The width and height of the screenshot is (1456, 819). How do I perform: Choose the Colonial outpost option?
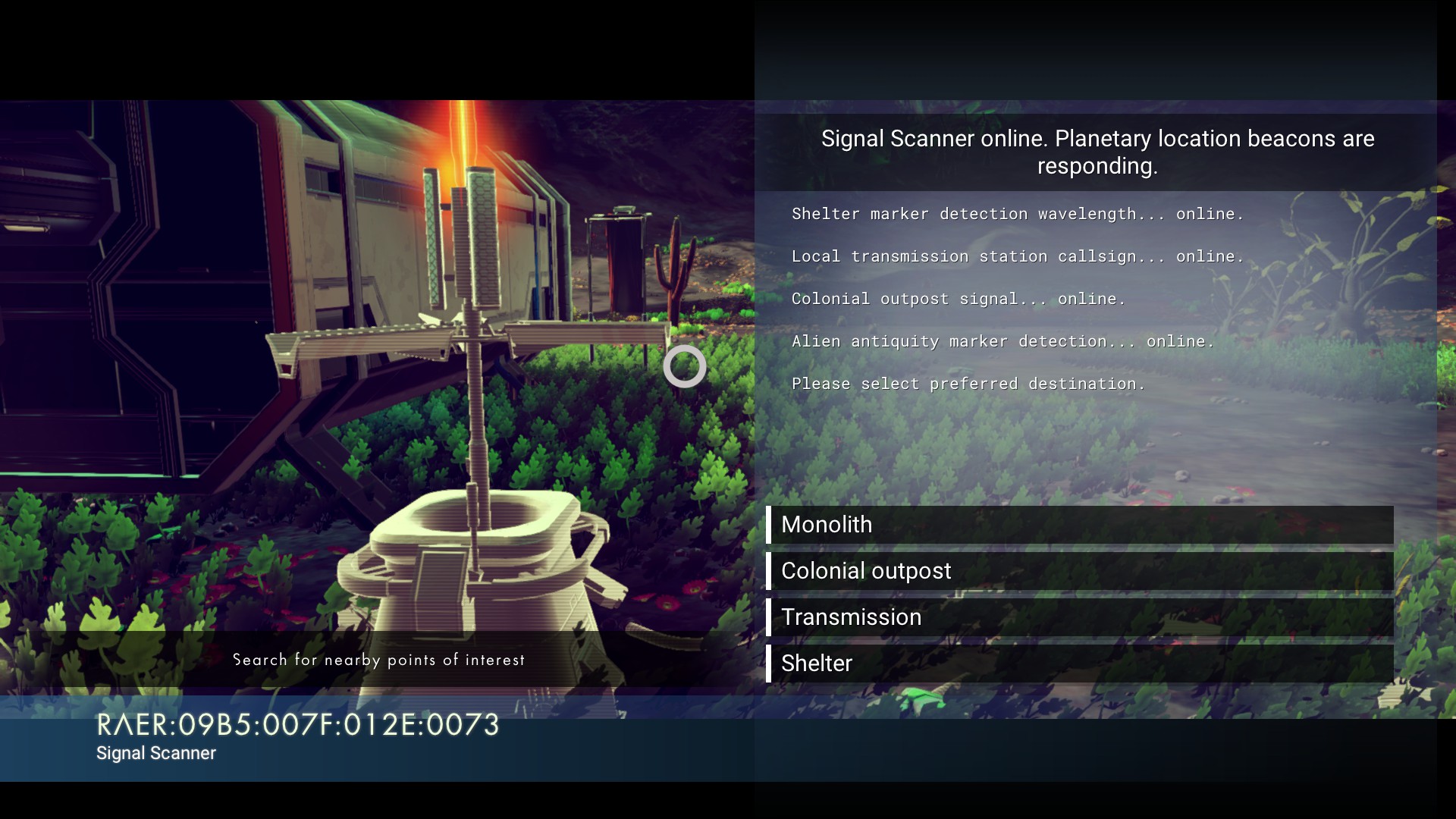click(1079, 571)
